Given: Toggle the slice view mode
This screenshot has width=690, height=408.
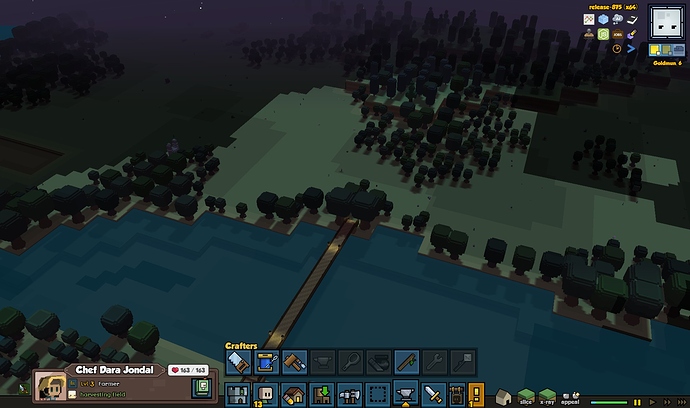Looking at the screenshot, I should pyautogui.click(x=525, y=393).
